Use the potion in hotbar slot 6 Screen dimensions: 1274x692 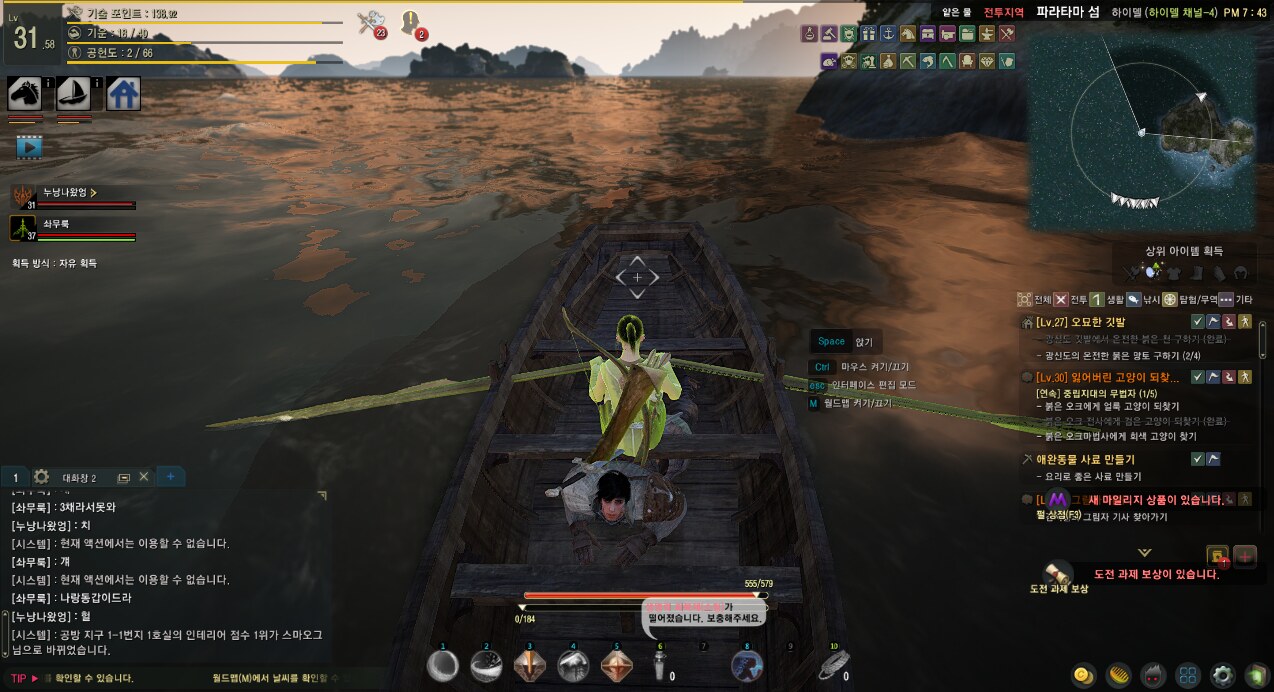coord(659,667)
